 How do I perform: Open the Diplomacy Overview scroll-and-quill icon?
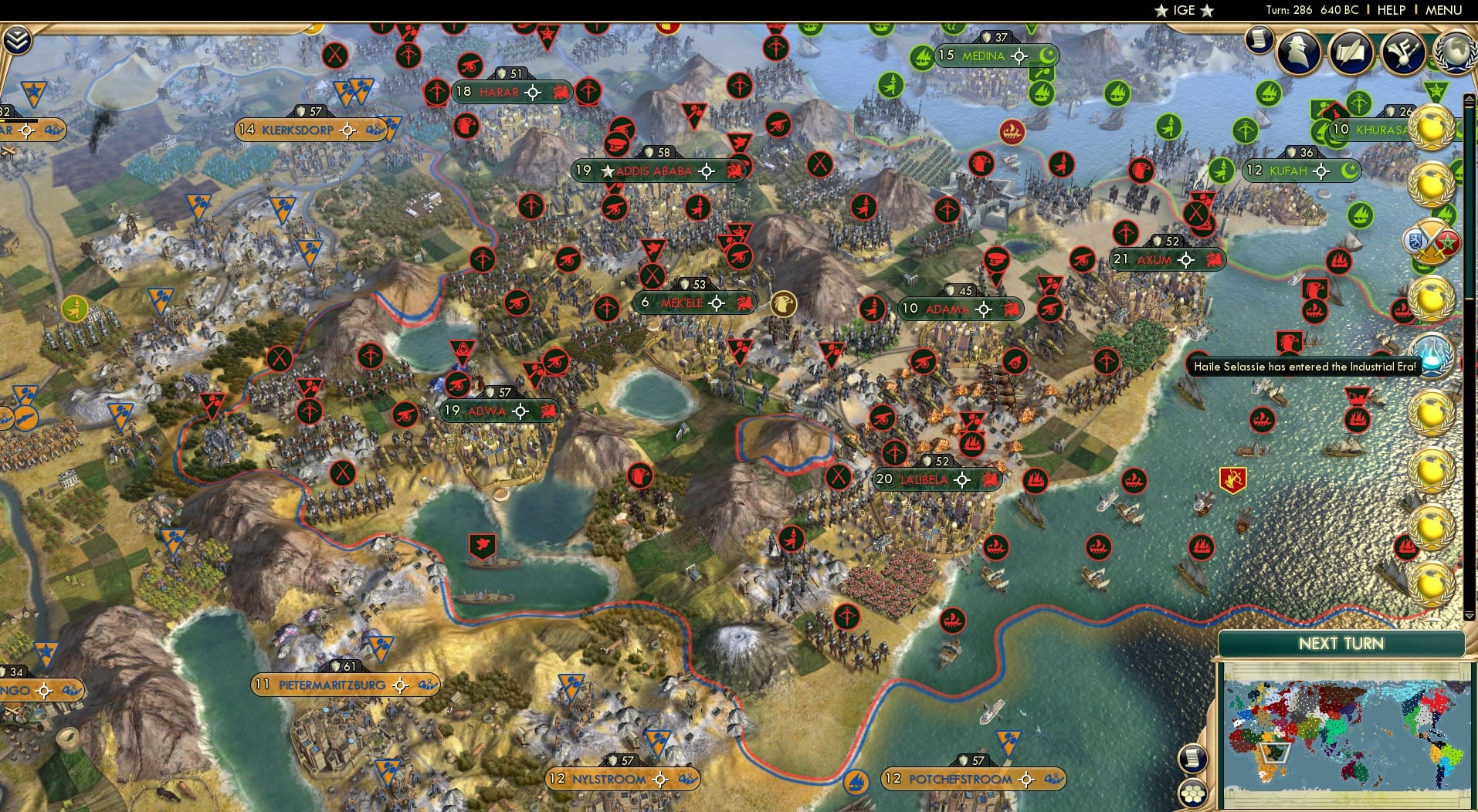tap(1352, 51)
